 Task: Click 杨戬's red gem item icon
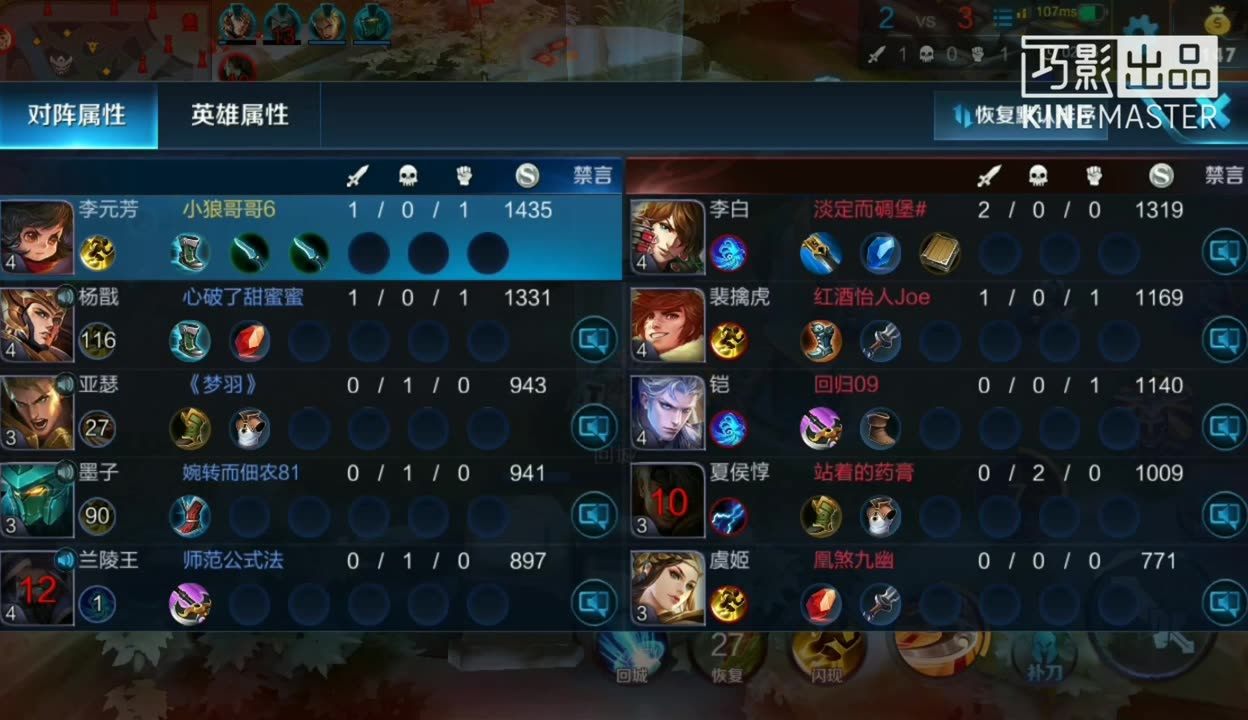coord(249,341)
